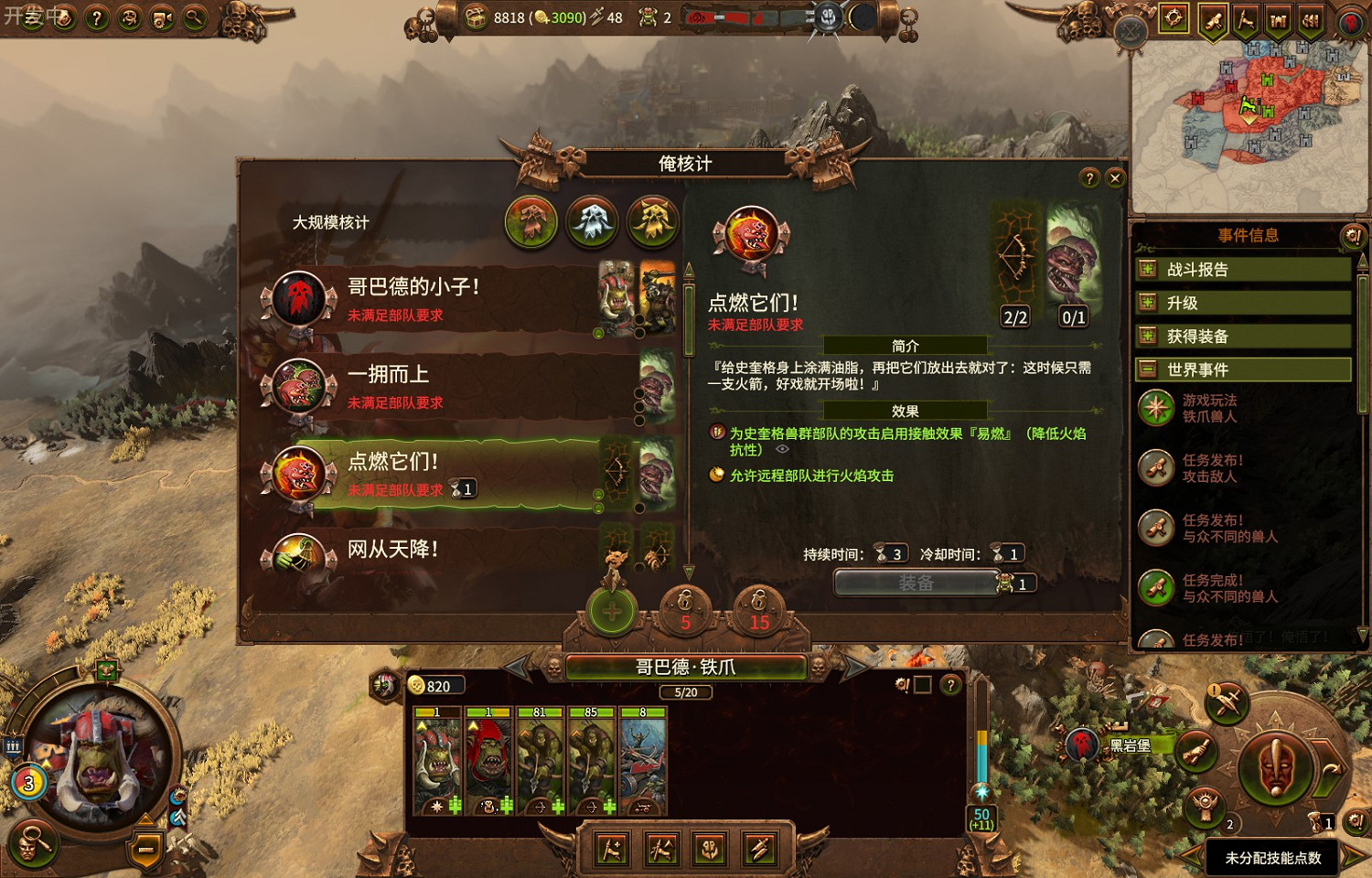Open the help question mark icon in top-left toolbar
Screen dimensions: 1372x878
click(96, 16)
